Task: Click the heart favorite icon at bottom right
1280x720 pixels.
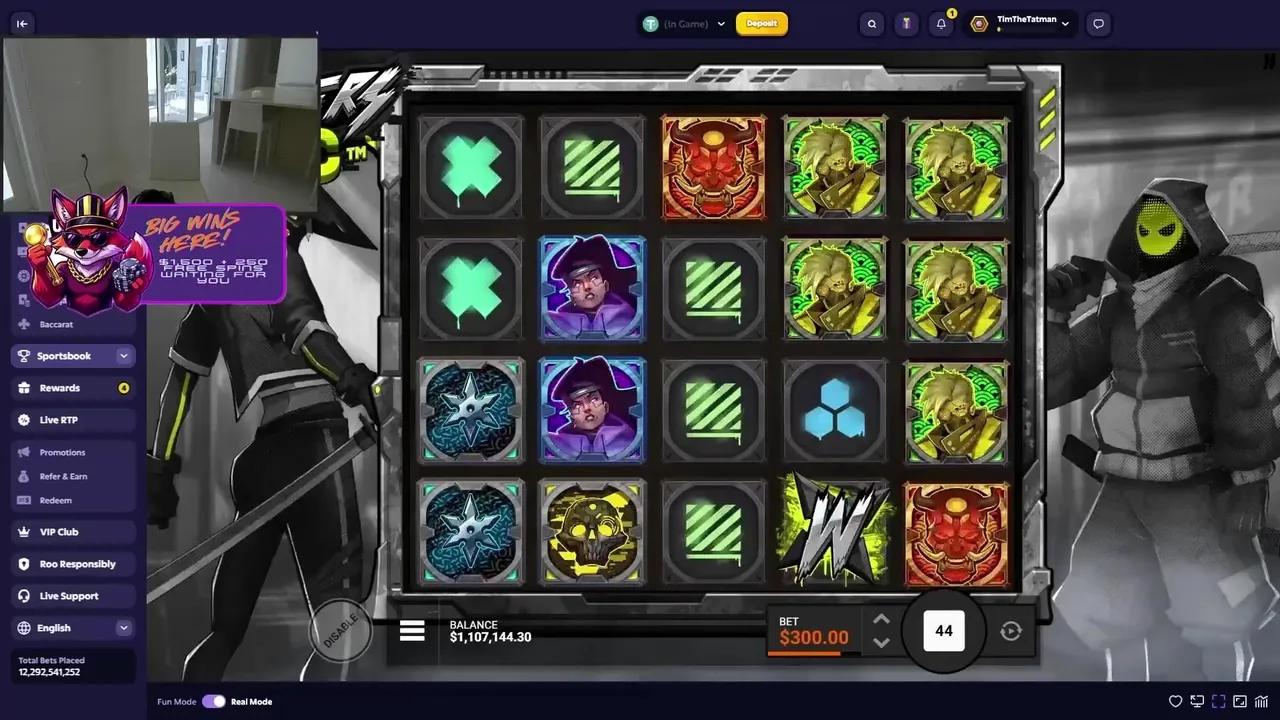Action: (1176, 701)
